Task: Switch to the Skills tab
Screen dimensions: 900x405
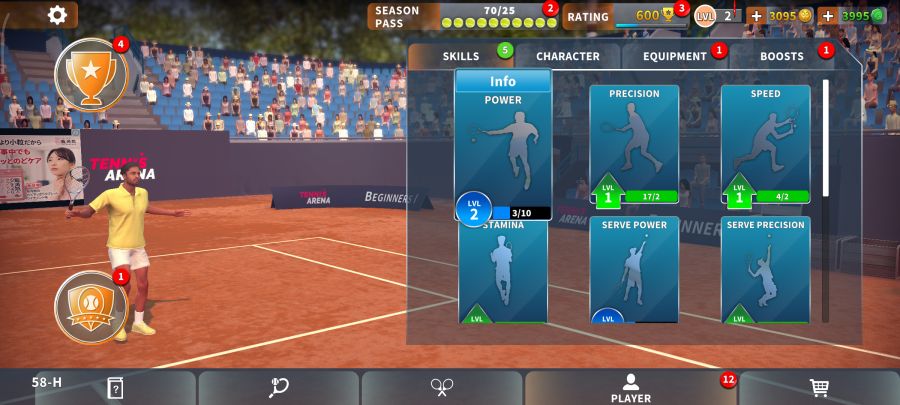Action: pos(462,56)
